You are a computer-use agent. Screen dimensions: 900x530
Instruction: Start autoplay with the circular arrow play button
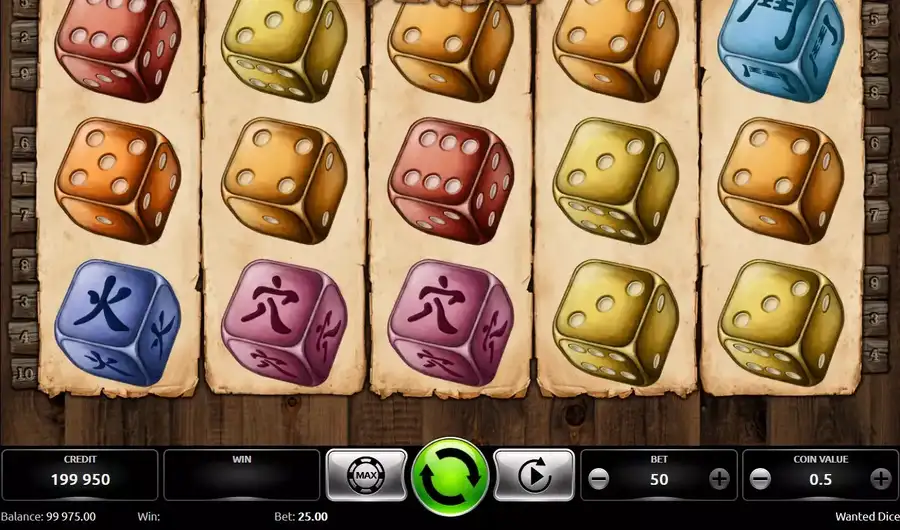534,475
